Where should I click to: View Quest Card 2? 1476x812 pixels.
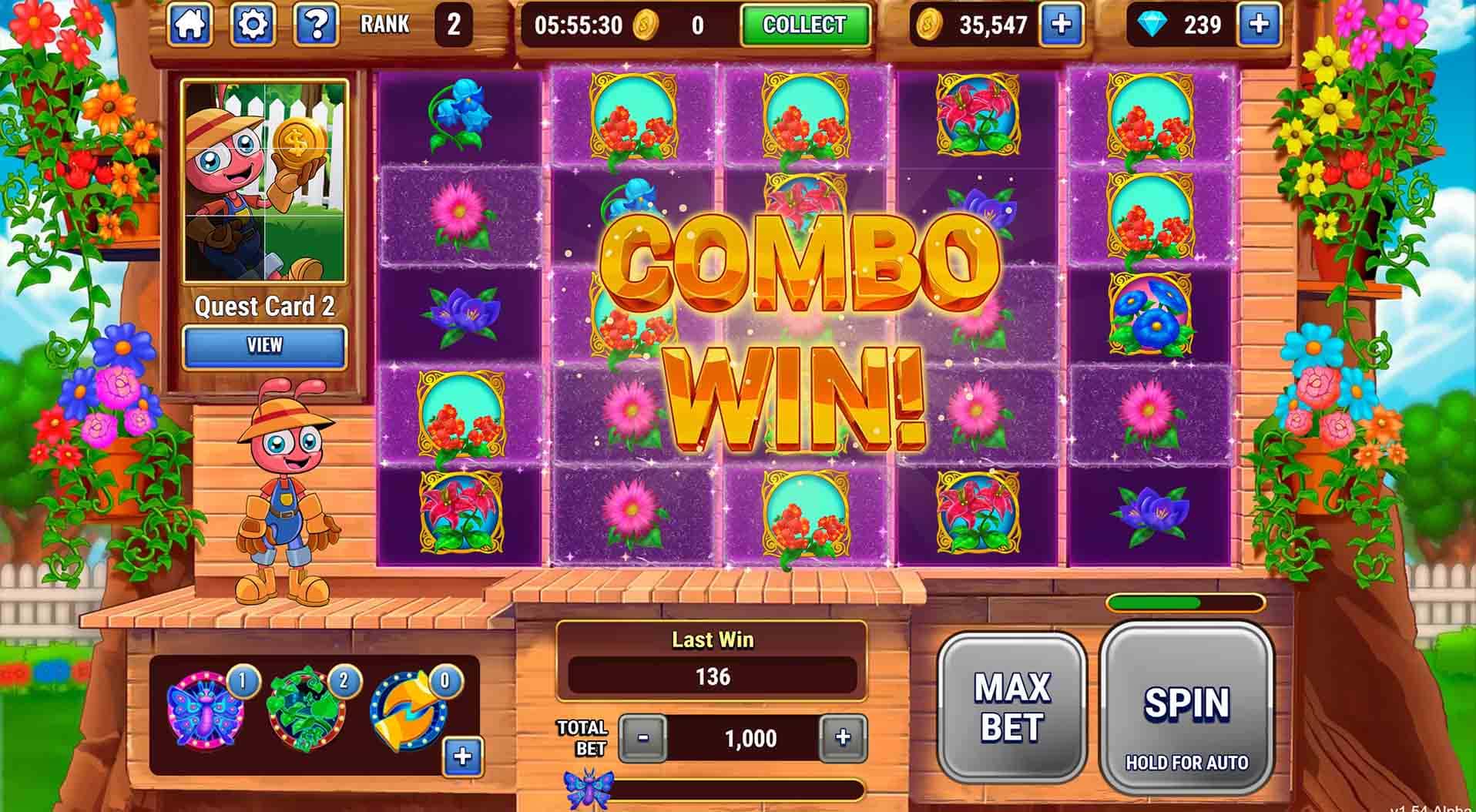tap(264, 345)
